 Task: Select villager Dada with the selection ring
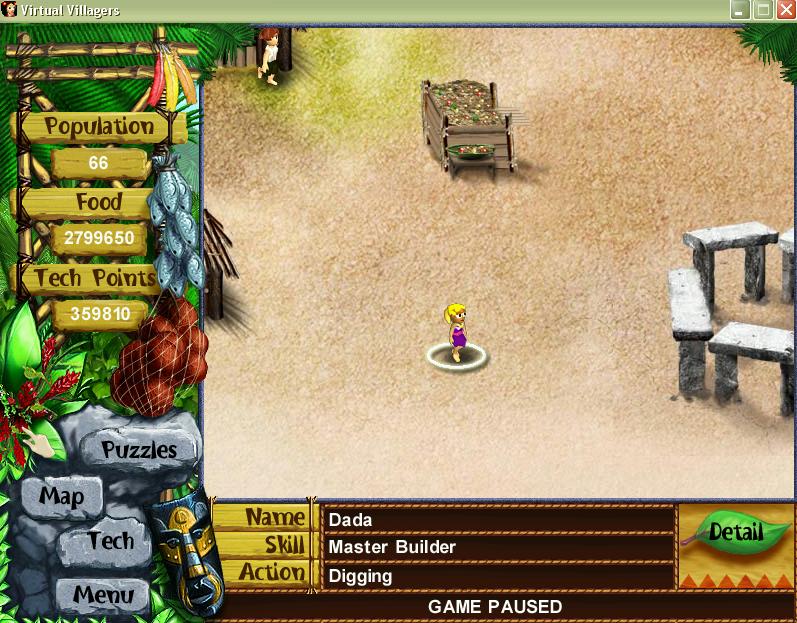click(457, 335)
